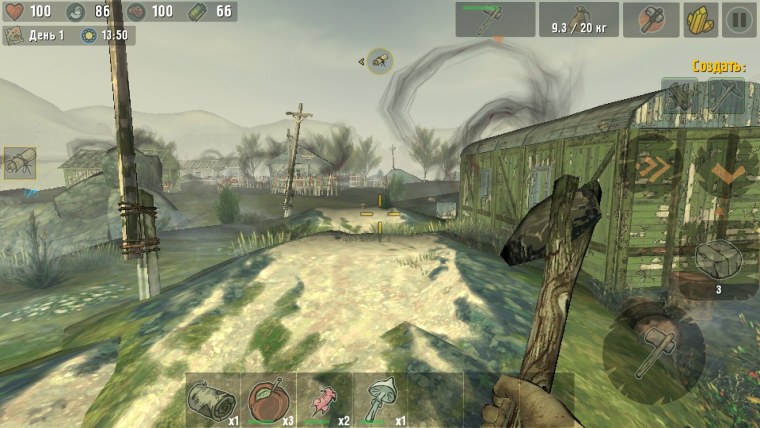This screenshot has height=428, width=760.
Task: Open the backpack showing 9.3 / 20 кг
Action: pyautogui.click(x=578, y=18)
